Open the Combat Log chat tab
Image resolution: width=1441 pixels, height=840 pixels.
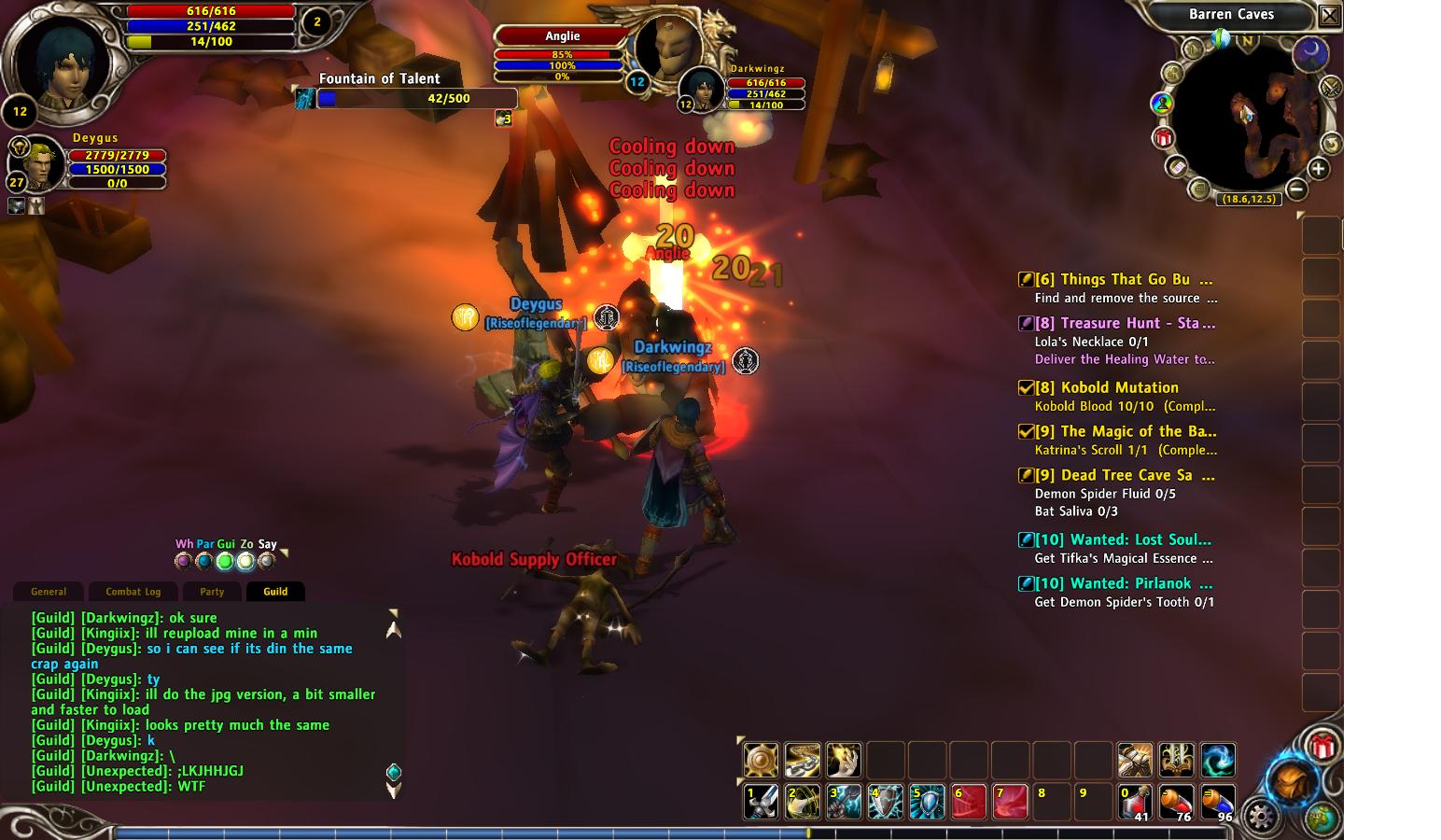[133, 592]
